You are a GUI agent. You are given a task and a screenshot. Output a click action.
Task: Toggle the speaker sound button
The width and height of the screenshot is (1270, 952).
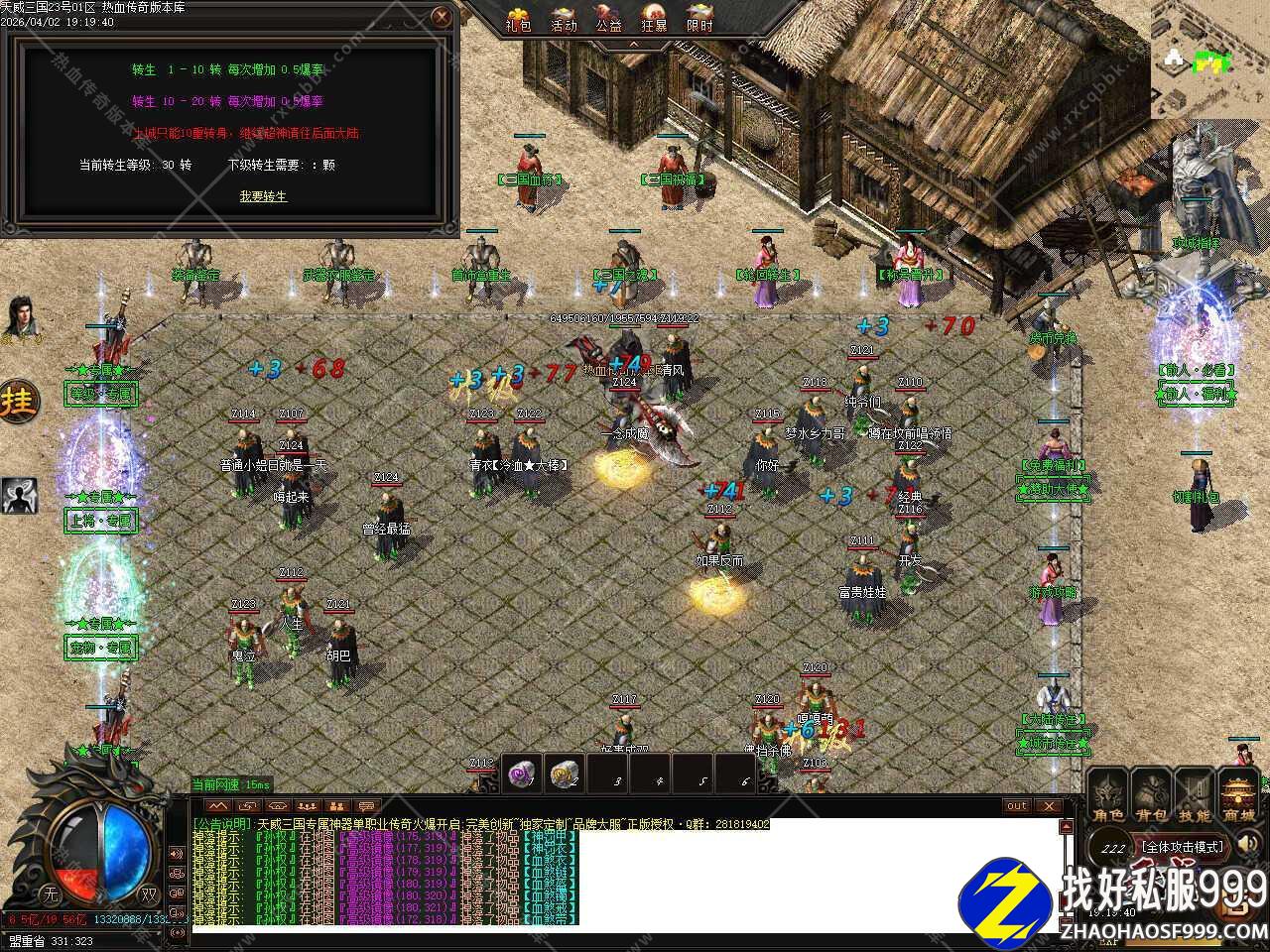pyautogui.click(x=1248, y=844)
